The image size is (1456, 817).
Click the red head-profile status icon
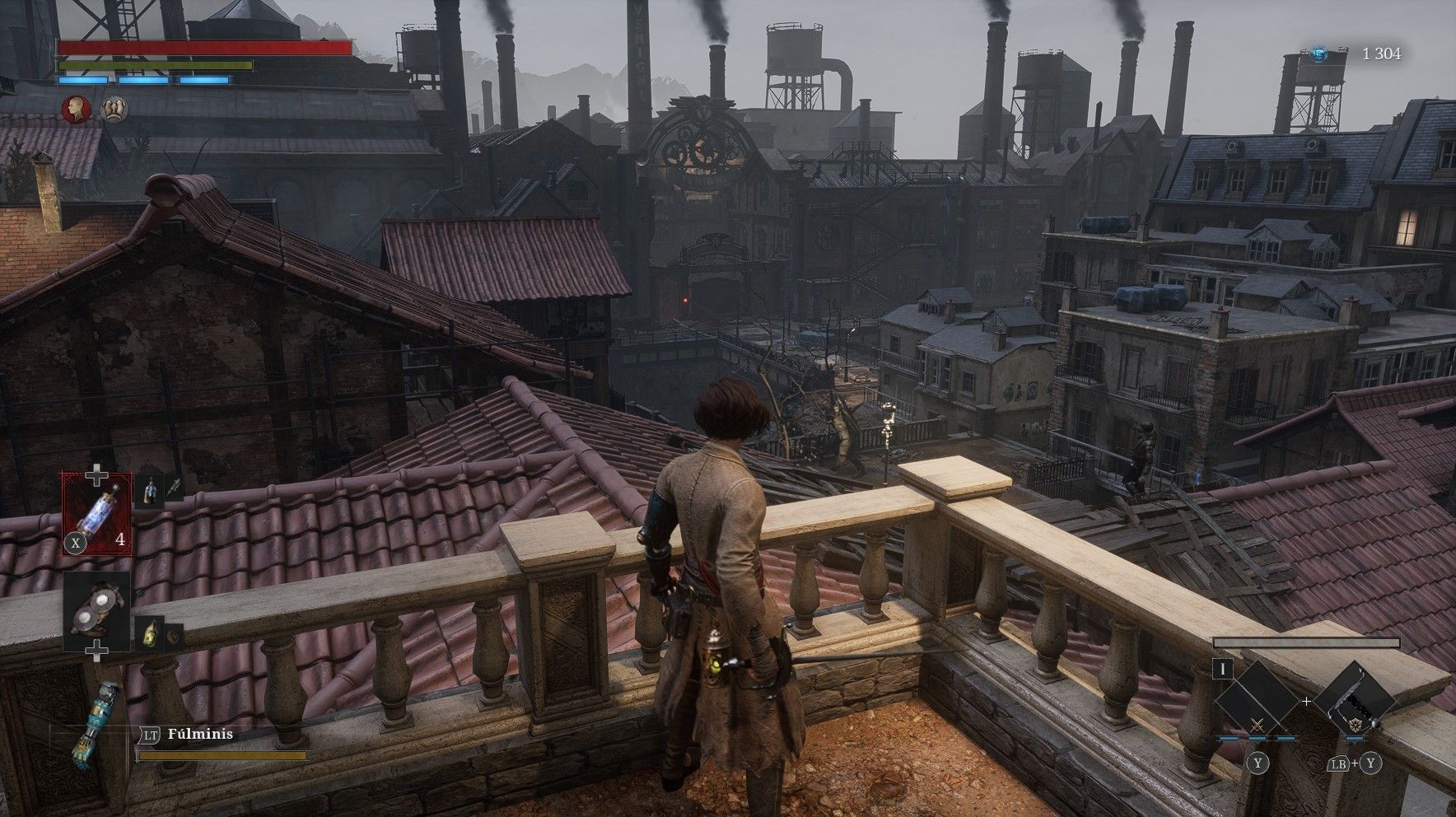tap(77, 109)
